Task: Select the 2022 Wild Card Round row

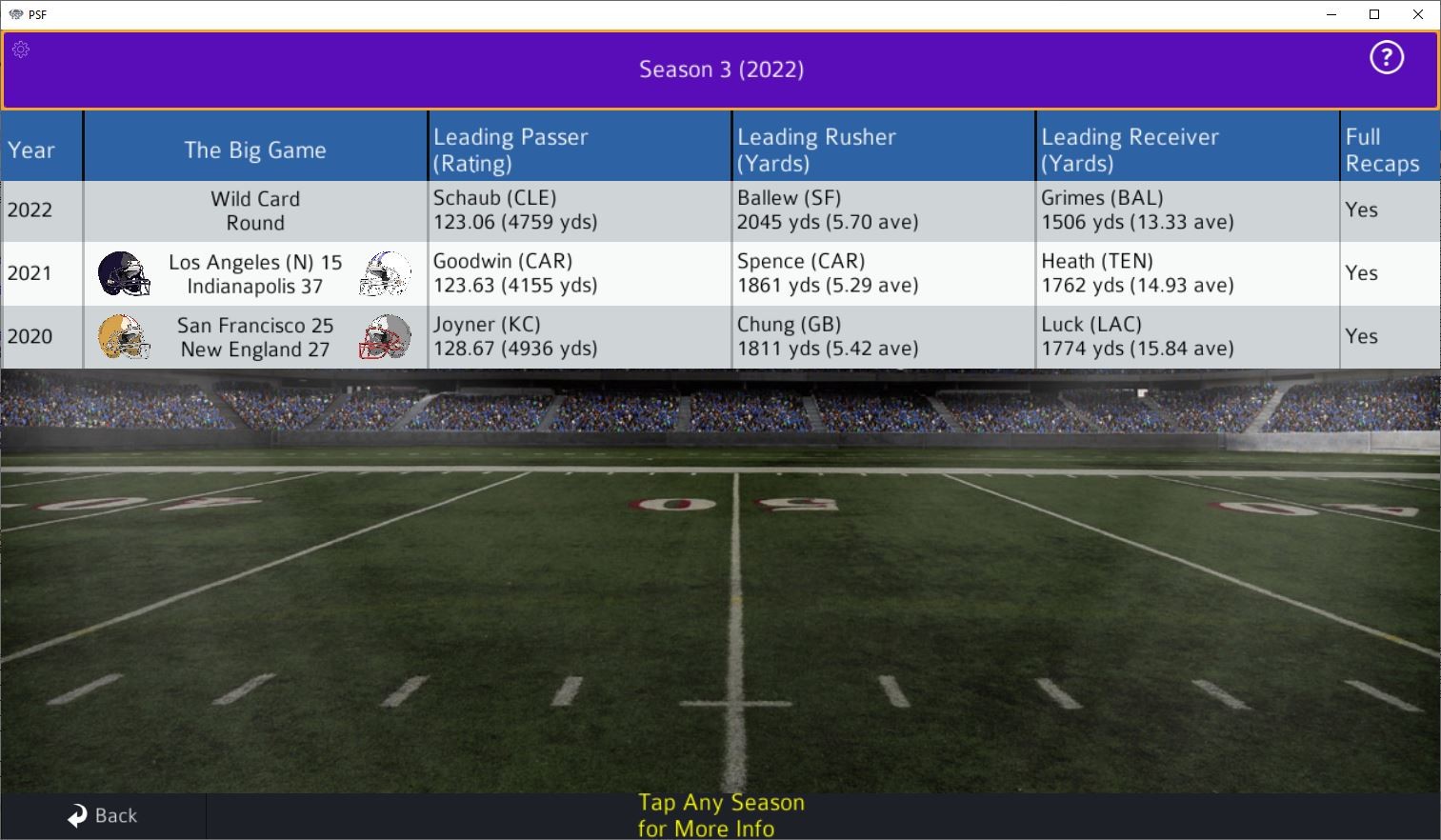Action: (255, 210)
